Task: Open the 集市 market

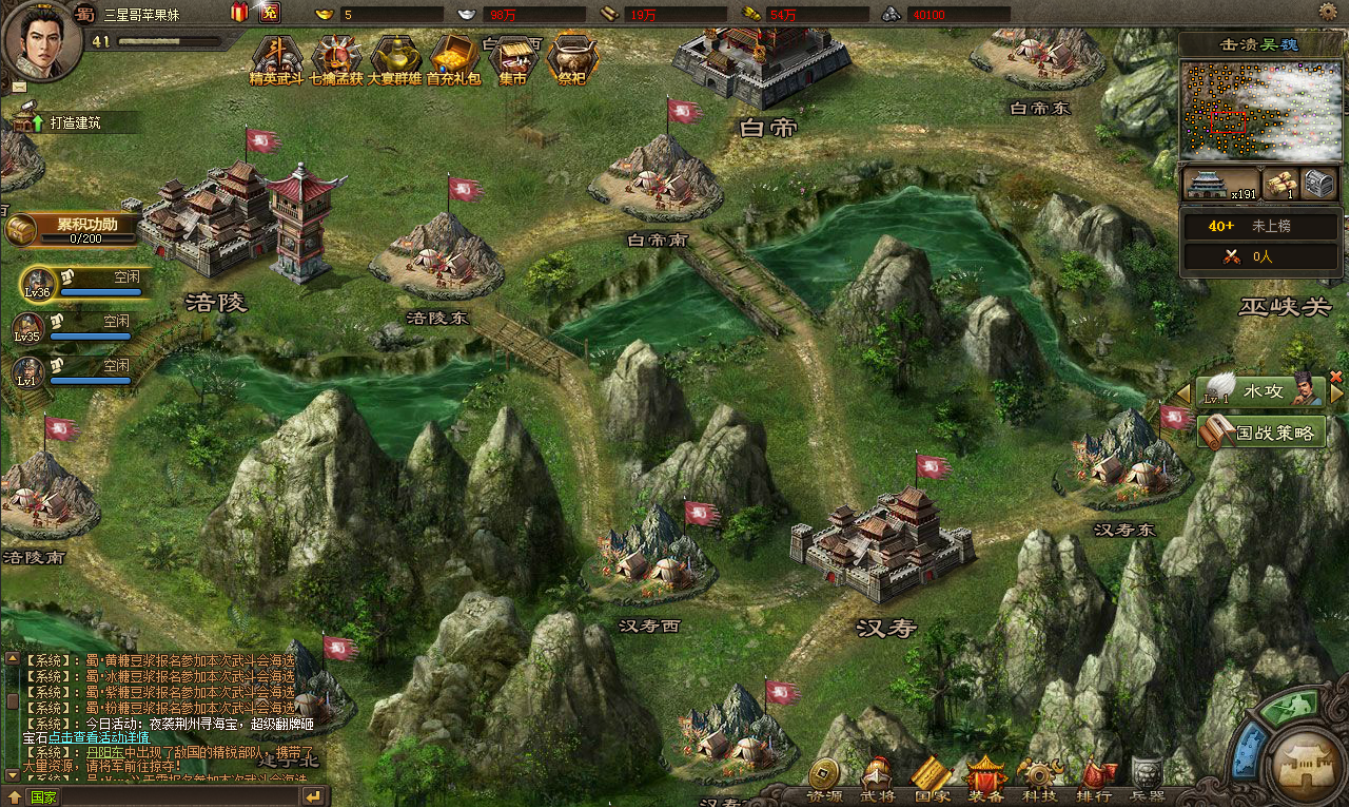Action: coord(512,58)
